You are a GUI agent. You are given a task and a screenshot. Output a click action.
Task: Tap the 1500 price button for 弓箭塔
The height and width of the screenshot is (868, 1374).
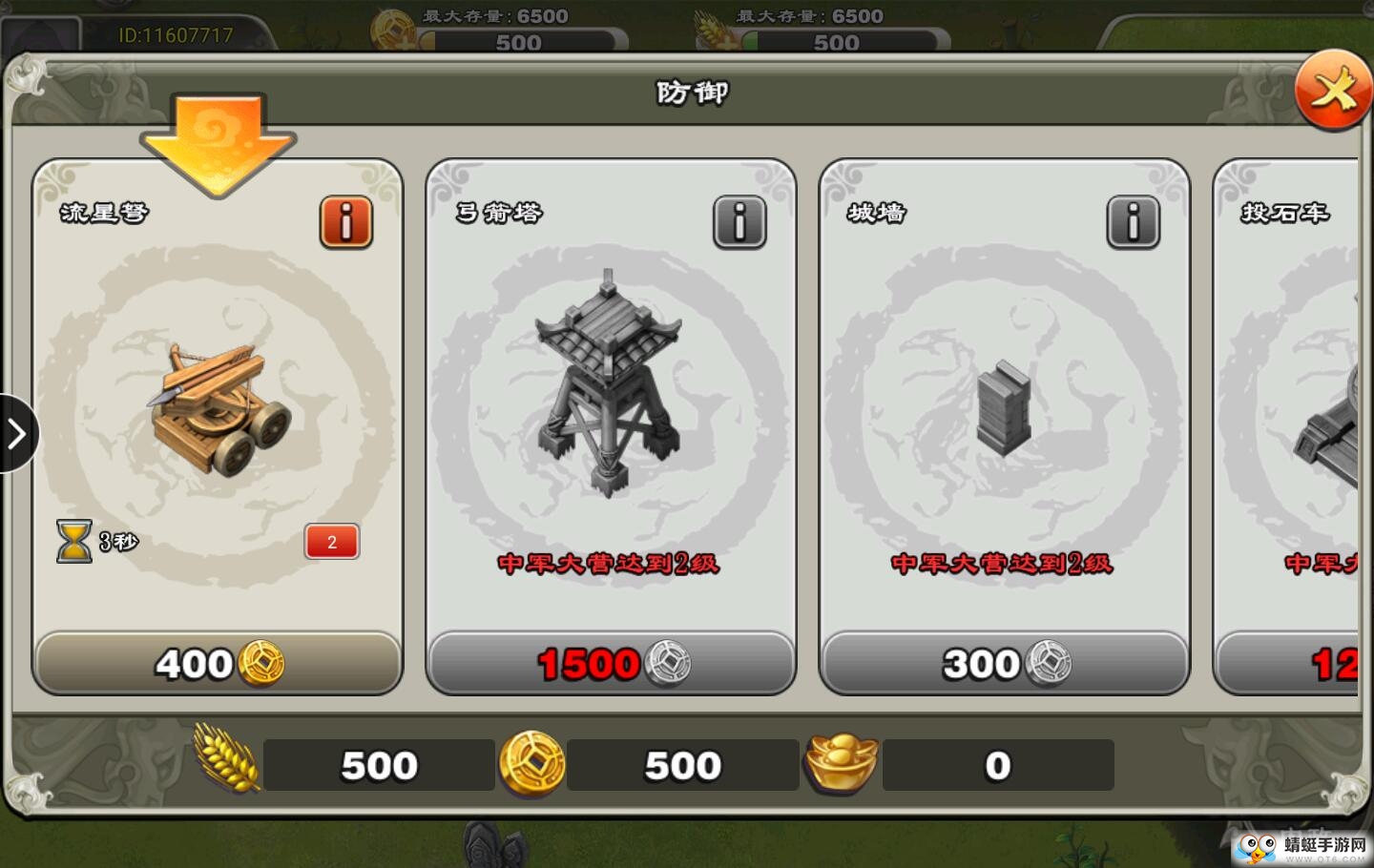(x=611, y=663)
